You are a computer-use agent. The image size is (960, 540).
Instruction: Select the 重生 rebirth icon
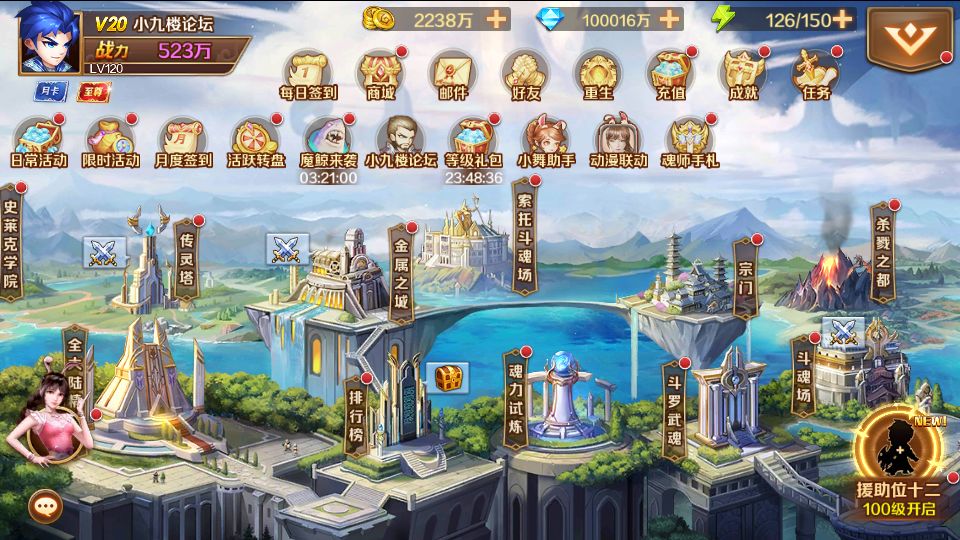coord(597,72)
